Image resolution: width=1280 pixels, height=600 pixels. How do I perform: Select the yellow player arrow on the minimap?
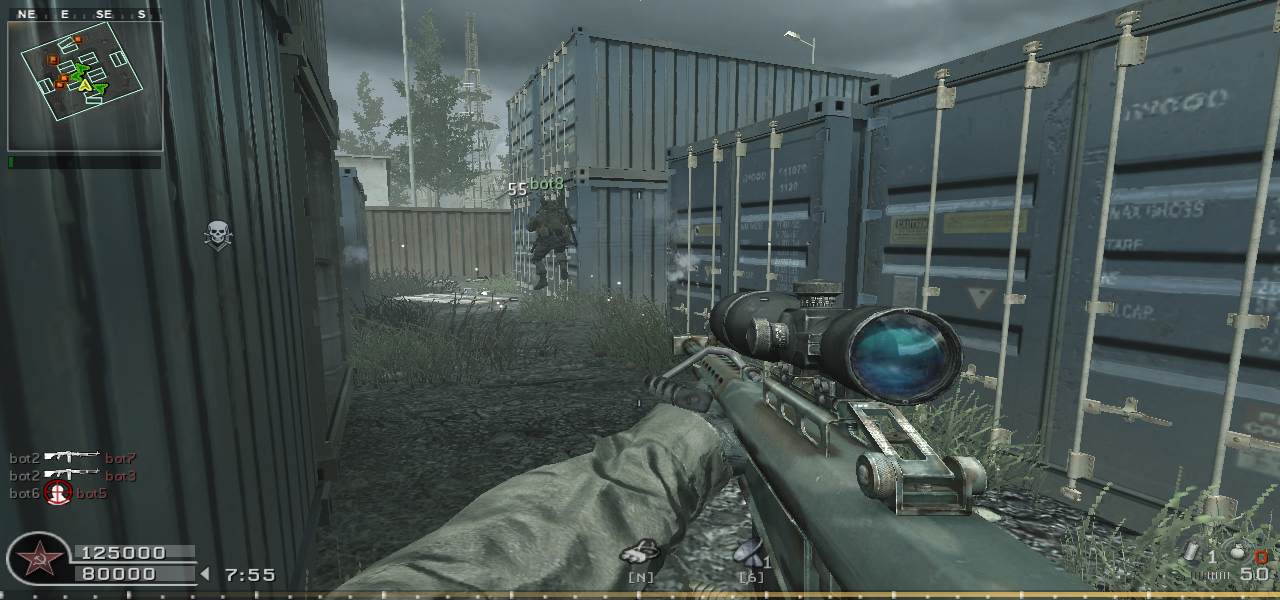[x=86, y=87]
